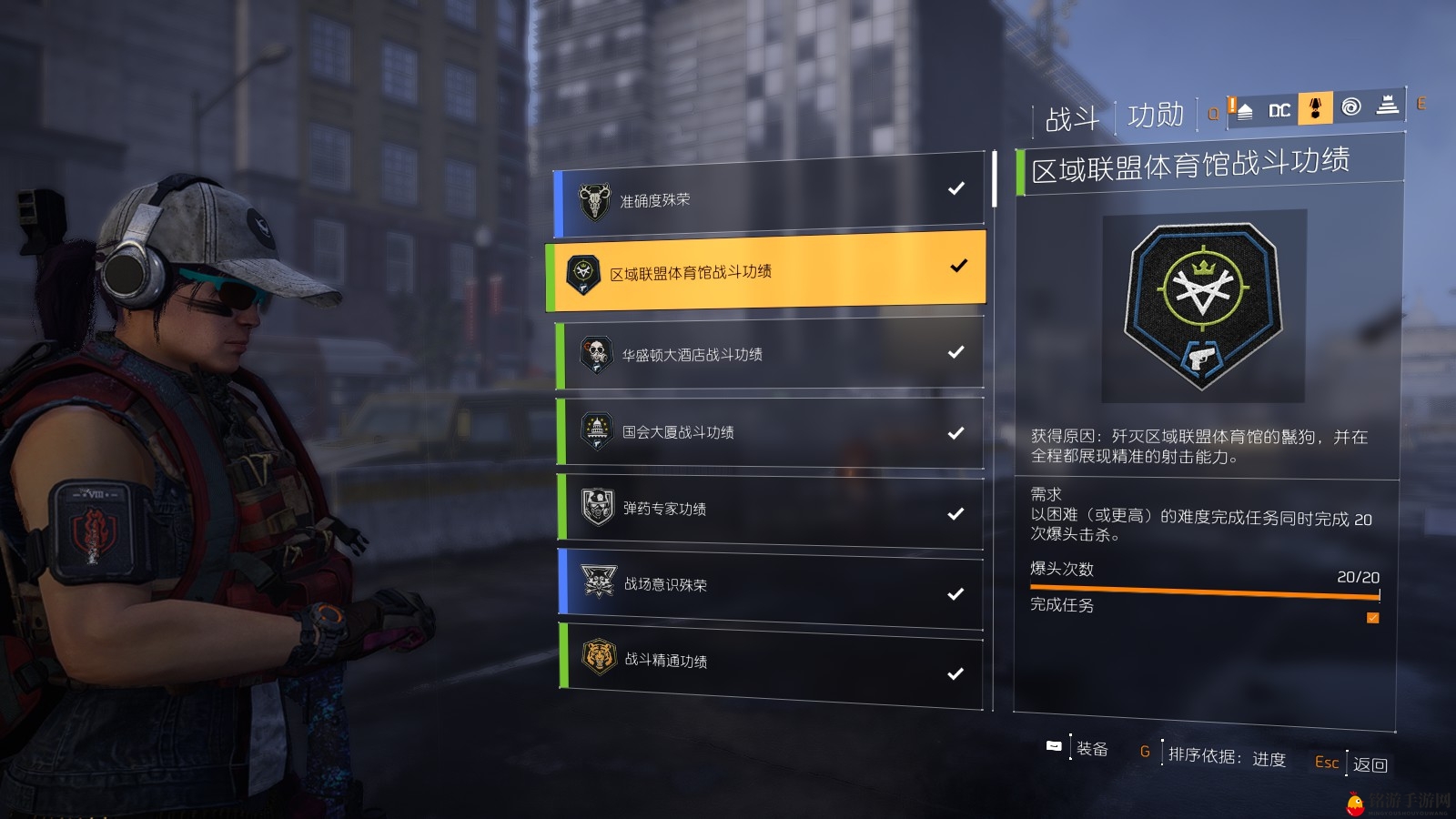Click the commendation list scrollbar

tap(995, 179)
